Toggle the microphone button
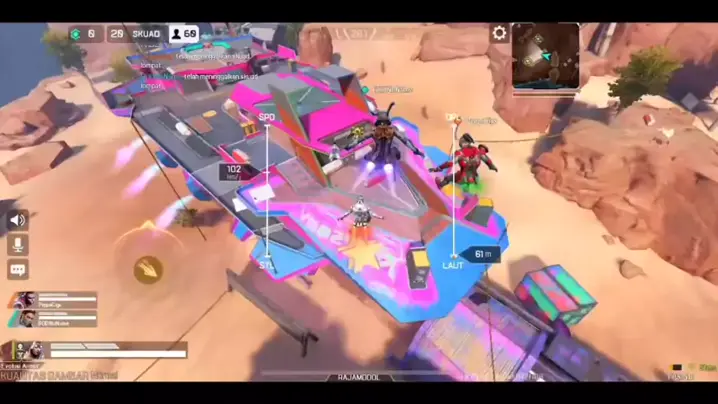Screen dimensions: 718x404 click(18, 245)
